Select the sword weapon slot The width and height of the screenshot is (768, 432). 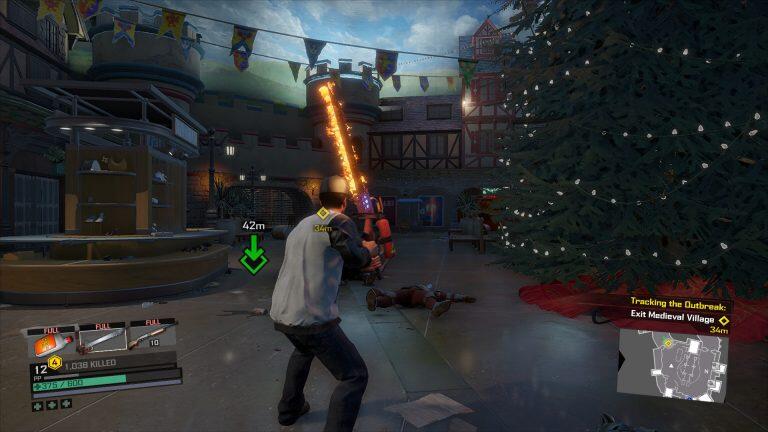click(x=102, y=341)
